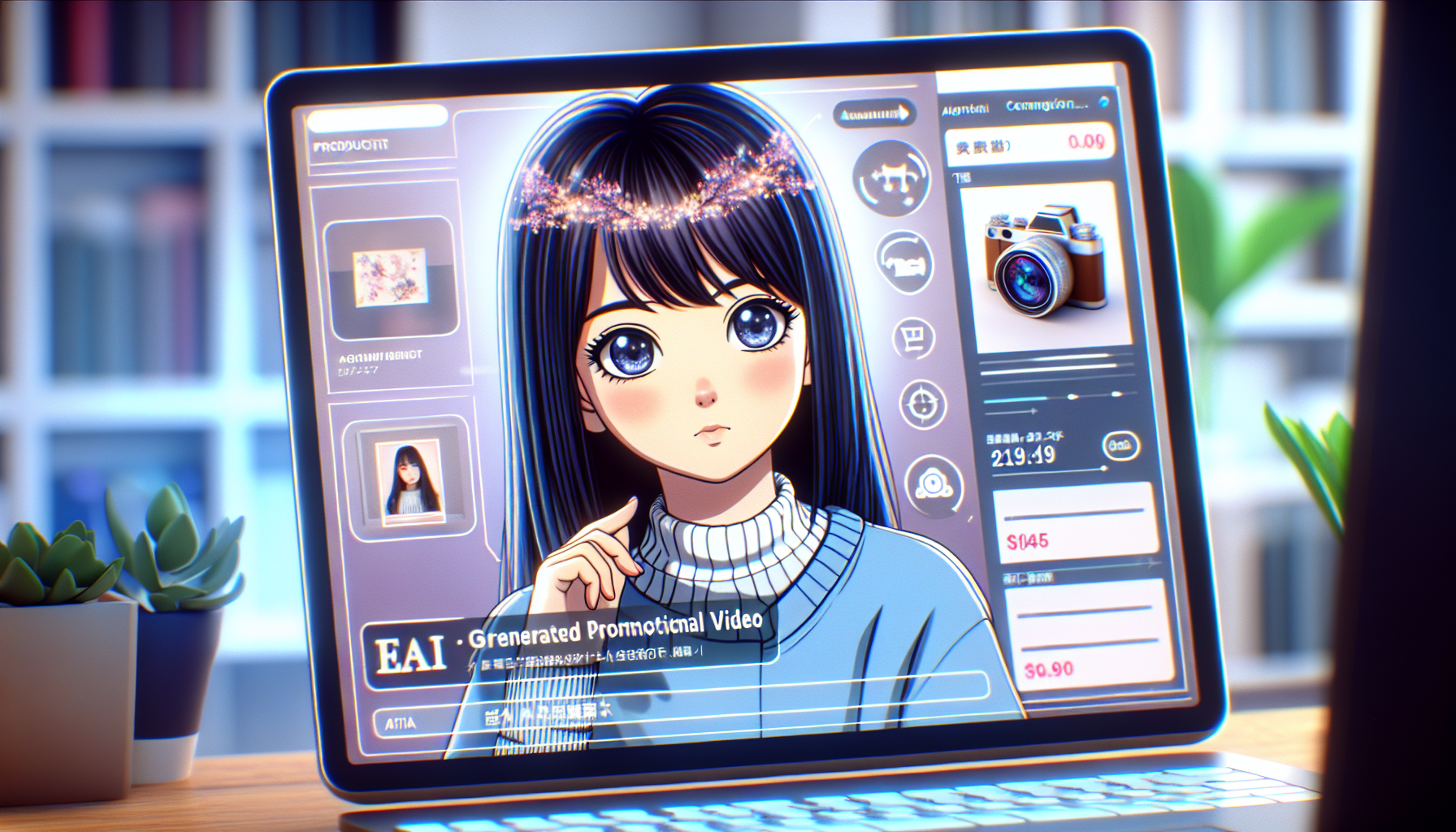Click the Generated Promotional Video banner

[x=569, y=642]
